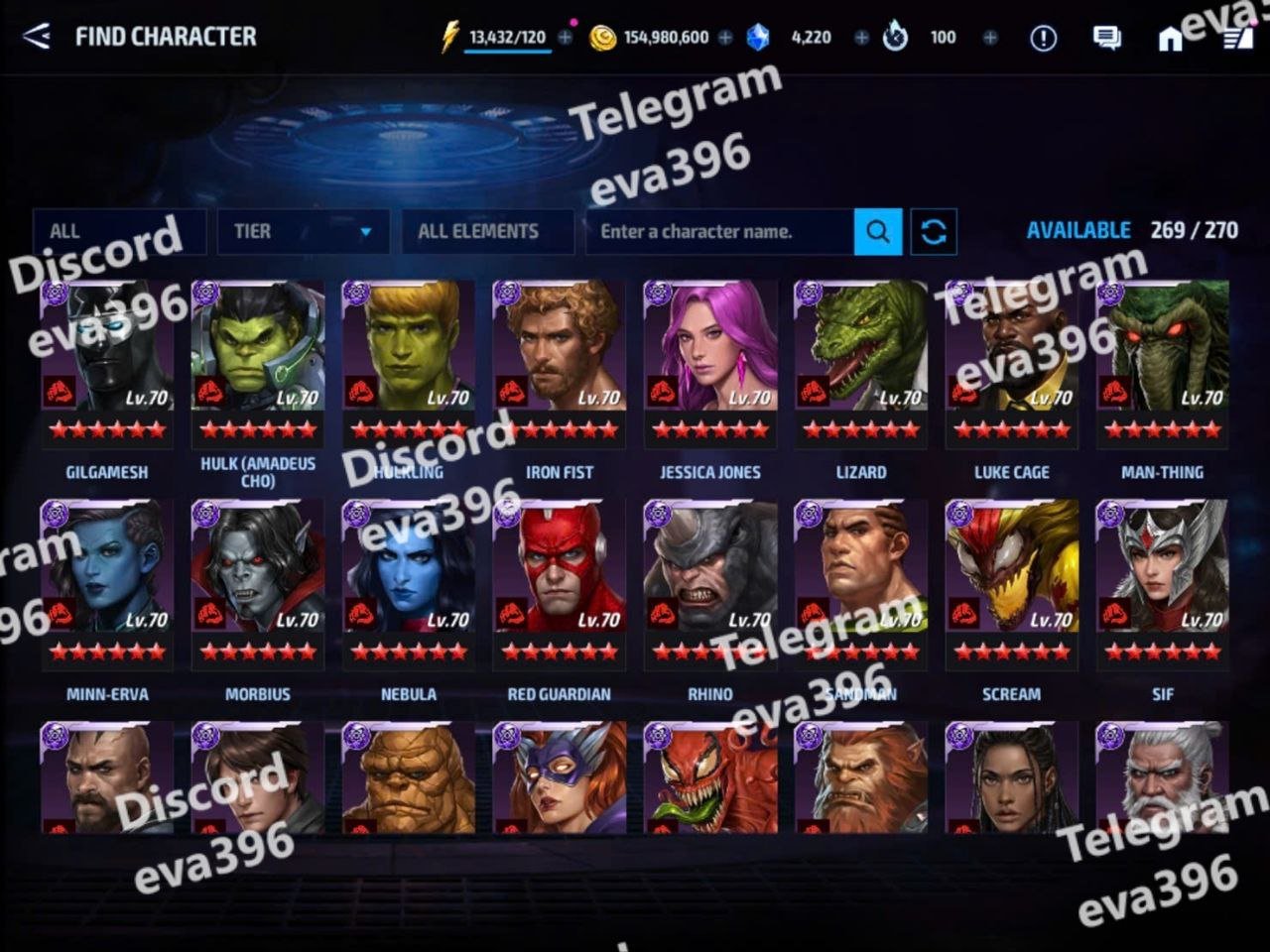1270x952 pixels.
Task: Open the ALL type filter
Action: pyautogui.click(x=119, y=231)
